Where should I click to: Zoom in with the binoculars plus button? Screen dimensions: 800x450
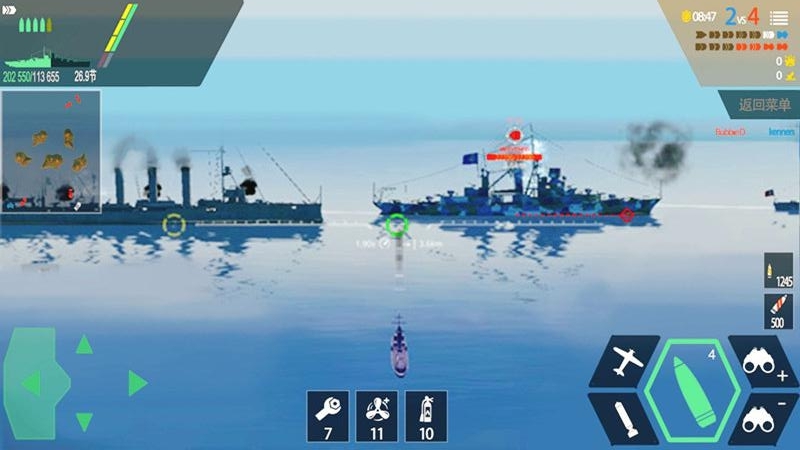click(x=763, y=361)
